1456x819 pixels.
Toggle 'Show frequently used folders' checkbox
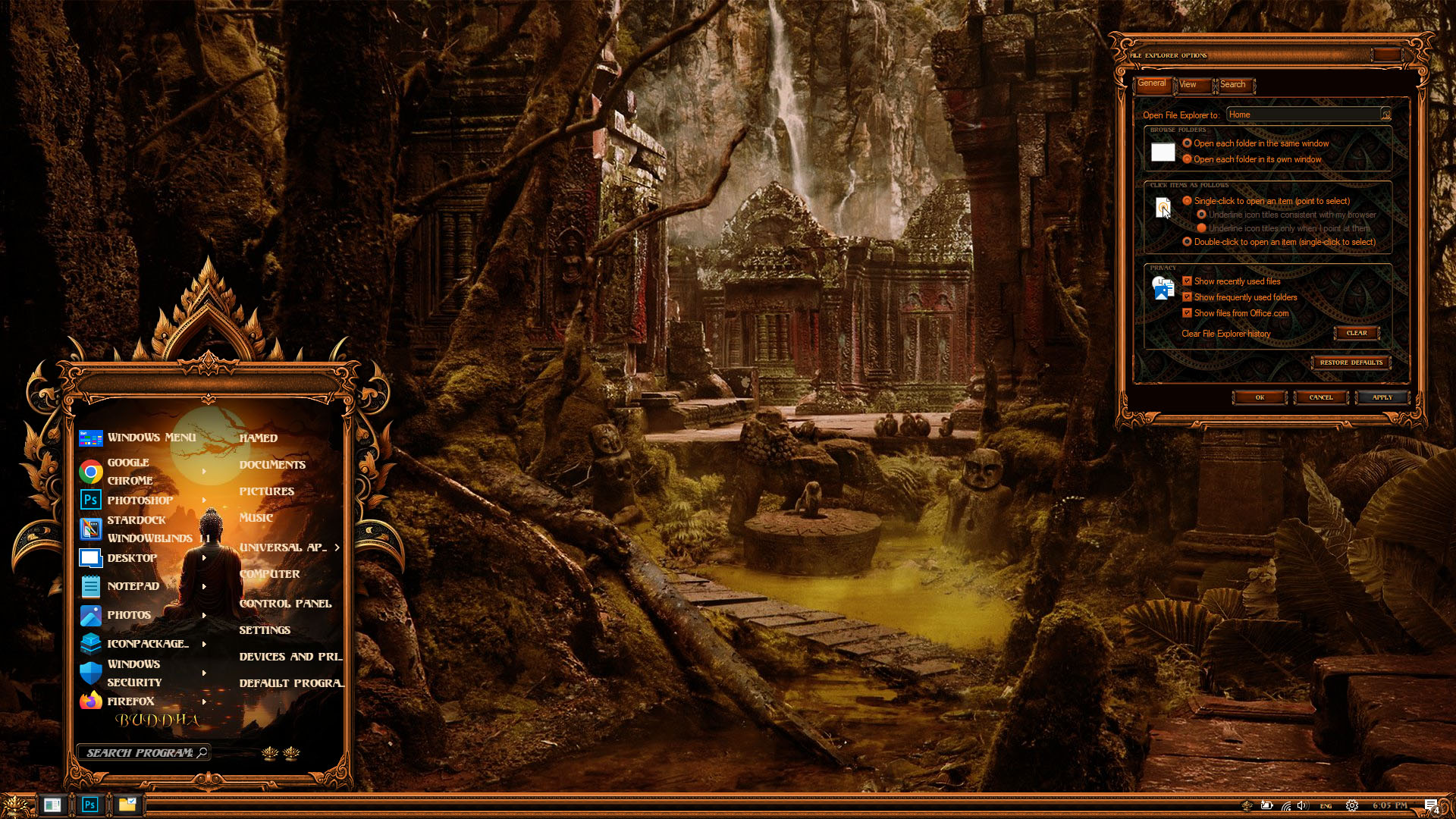1188,297
